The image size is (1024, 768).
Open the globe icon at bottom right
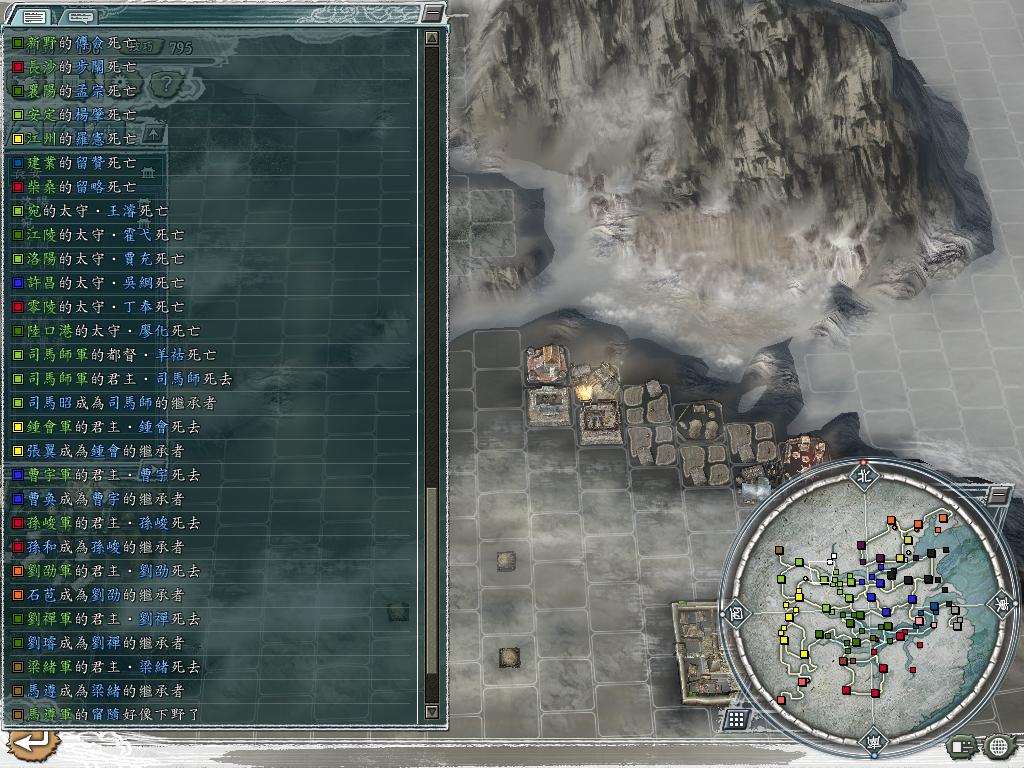tap(997, 745)
